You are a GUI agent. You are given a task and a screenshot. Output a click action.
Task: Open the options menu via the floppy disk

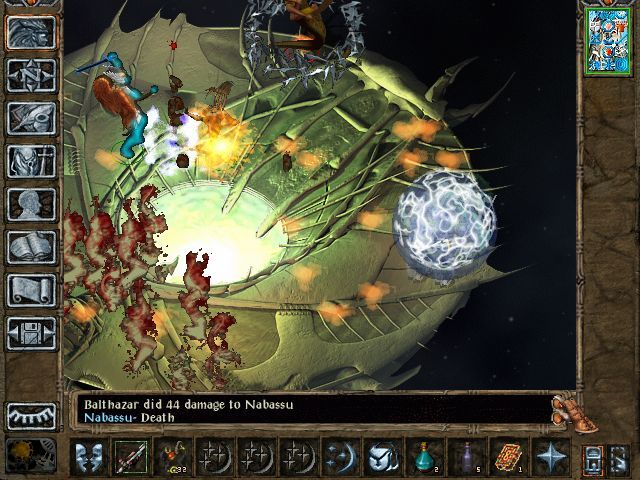point(31,333)
